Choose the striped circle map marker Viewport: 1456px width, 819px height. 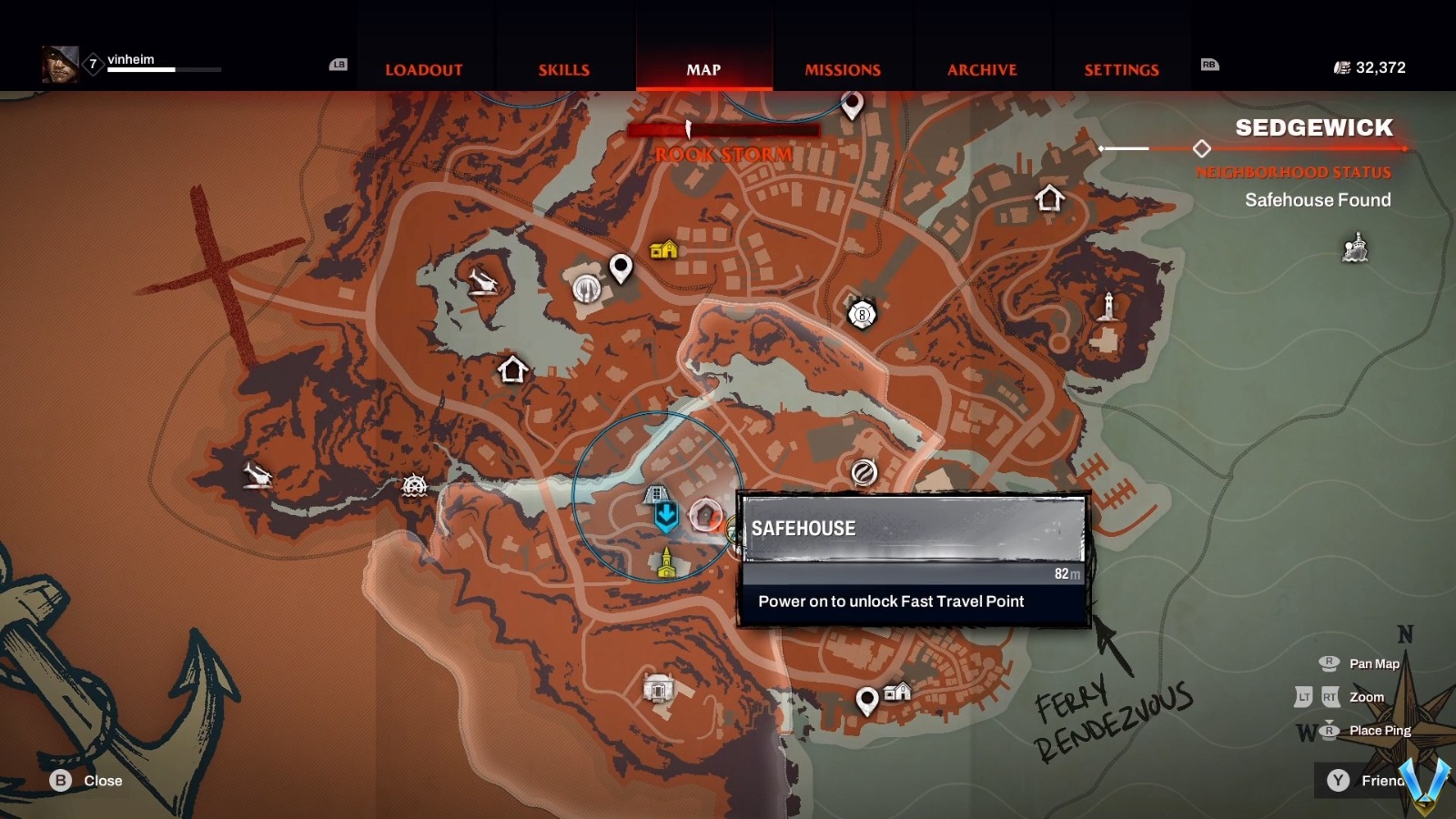tap(864, 472)
